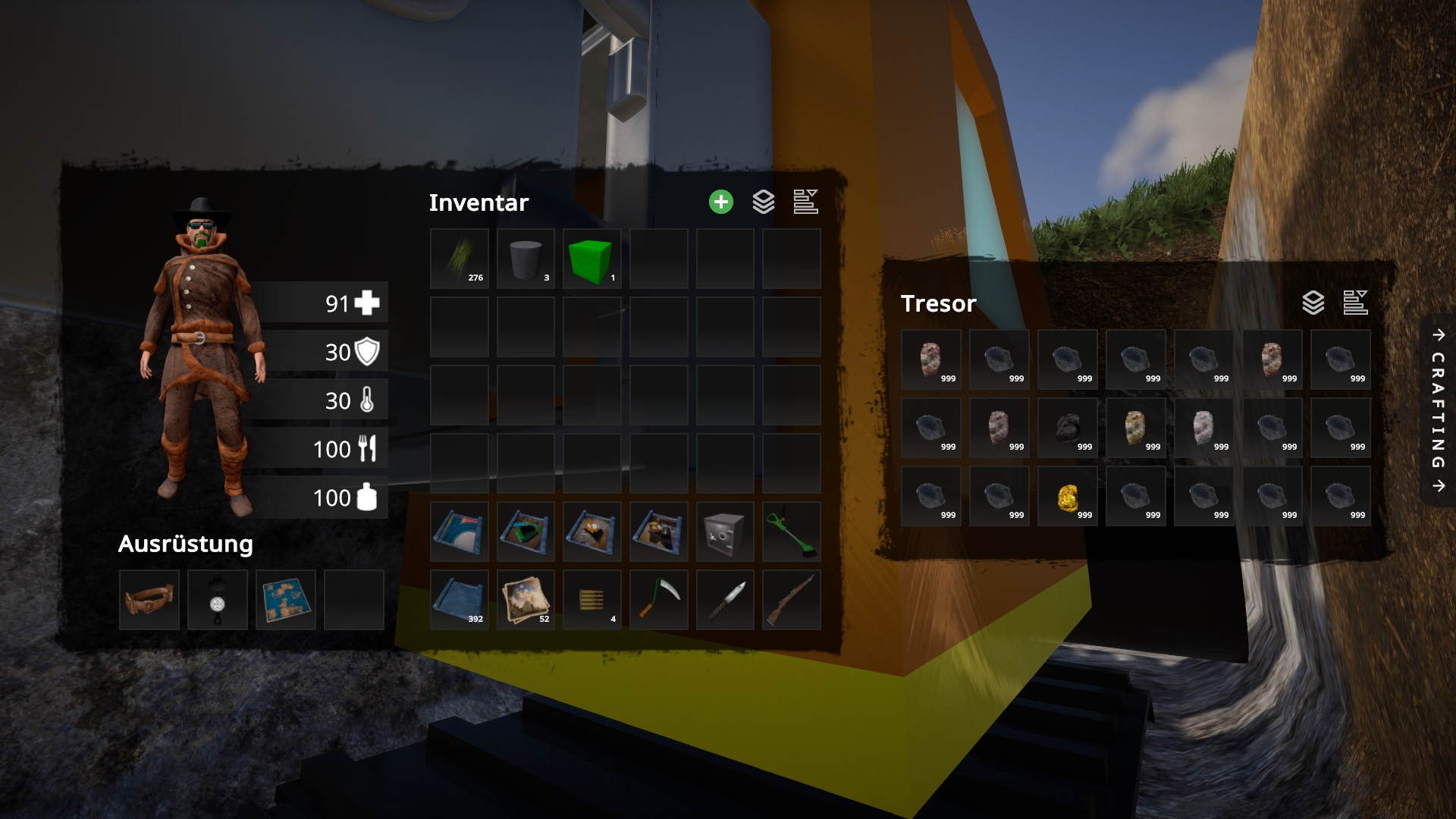Pick the grey bucket stack of 3

coord(526,259)
